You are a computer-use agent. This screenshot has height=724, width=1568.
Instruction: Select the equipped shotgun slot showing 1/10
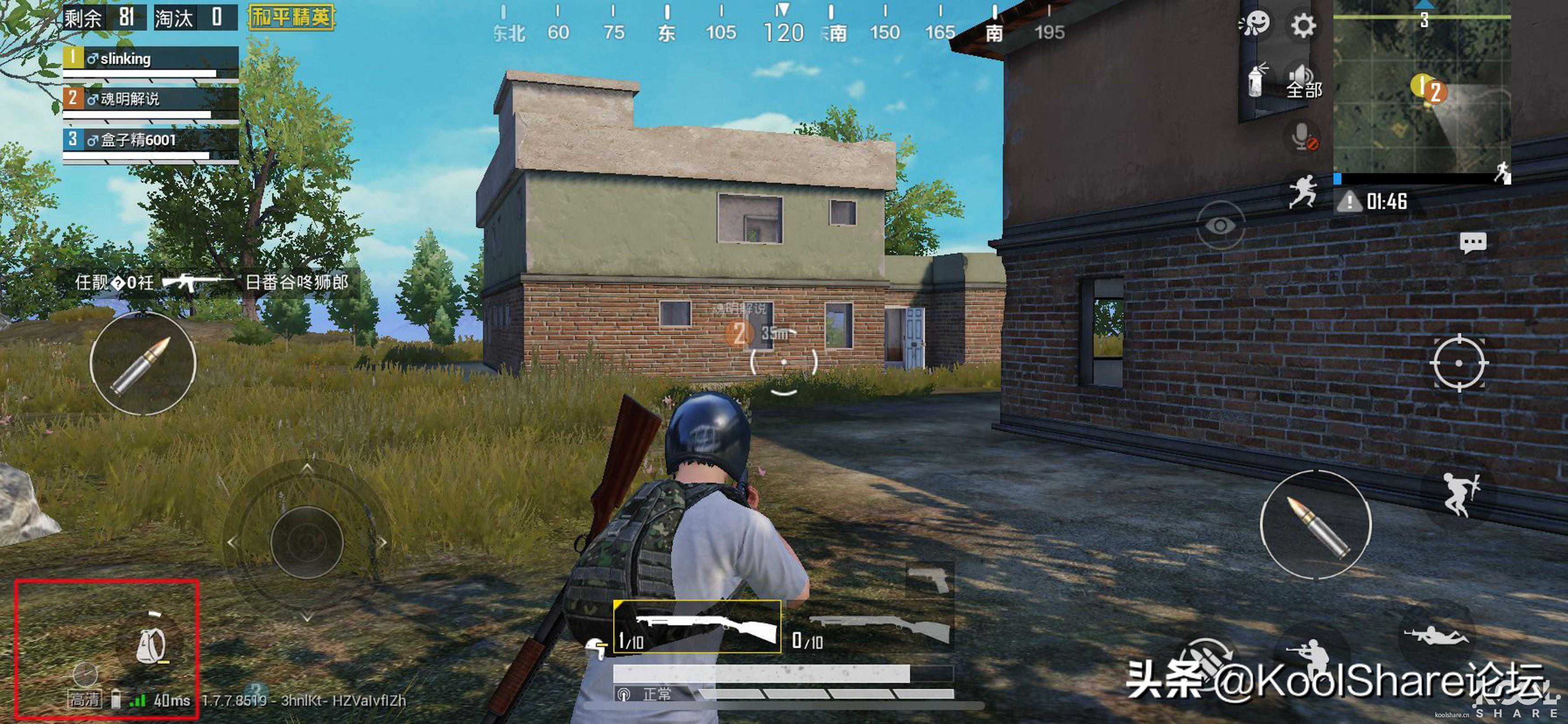pos(697,627)
